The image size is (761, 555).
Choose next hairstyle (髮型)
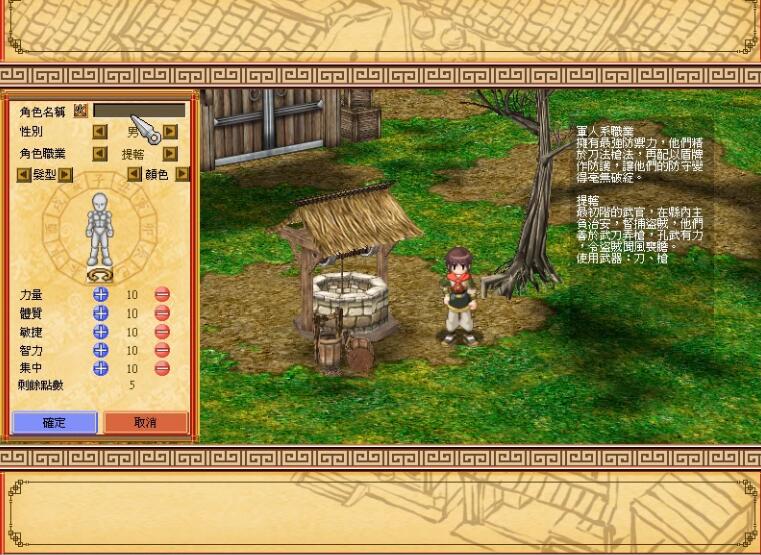click(65, 174)
